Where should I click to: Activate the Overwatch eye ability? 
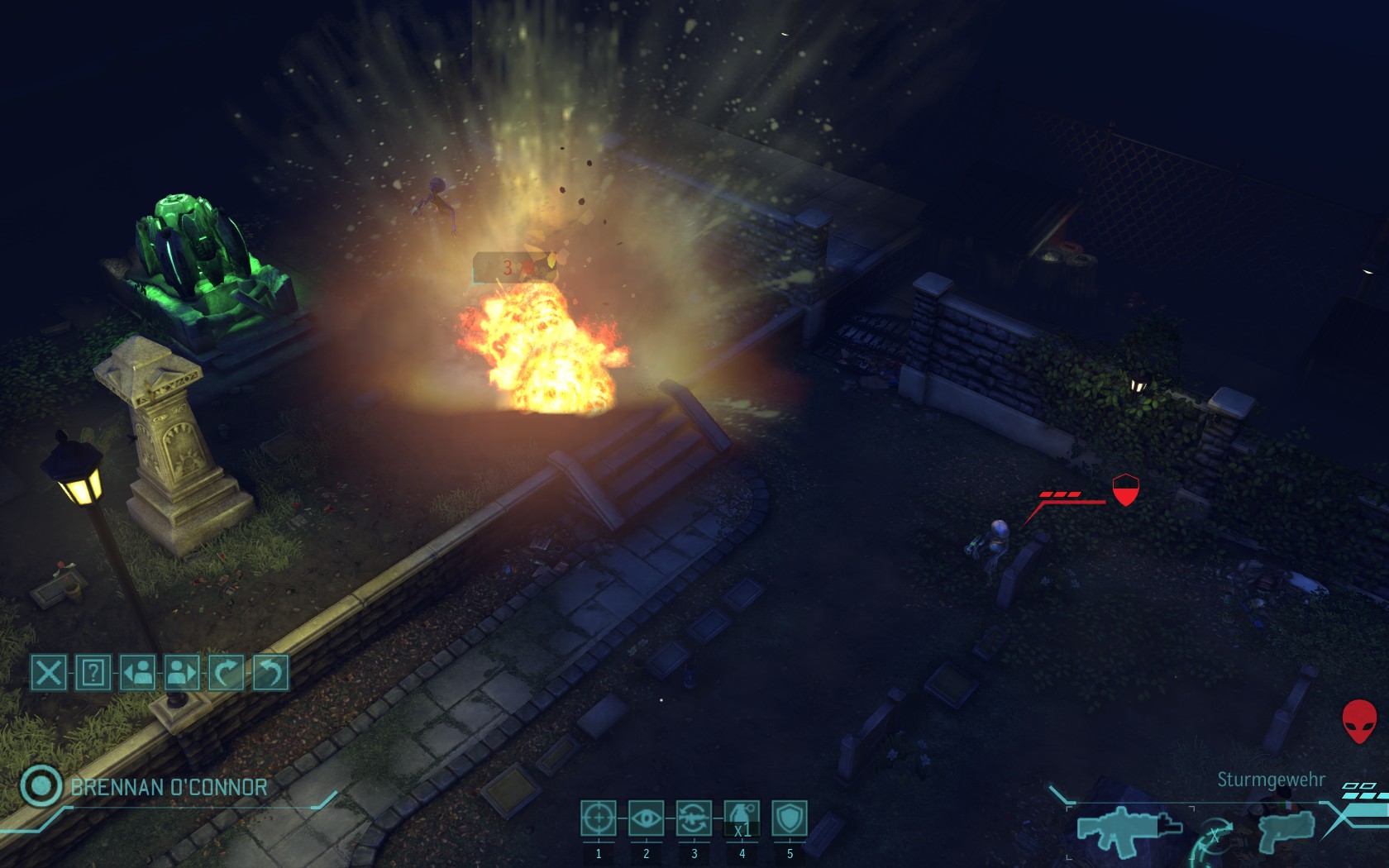(646, 818)
